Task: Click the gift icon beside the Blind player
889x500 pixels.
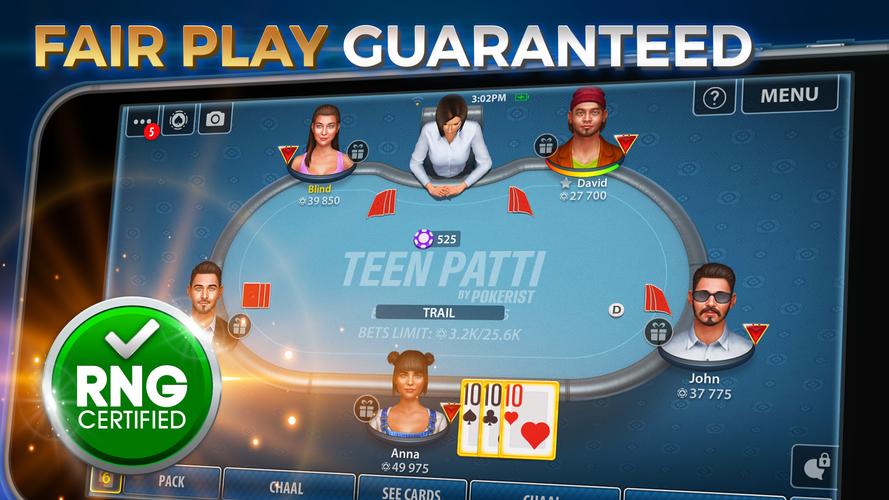Action: tap(357, 151)
